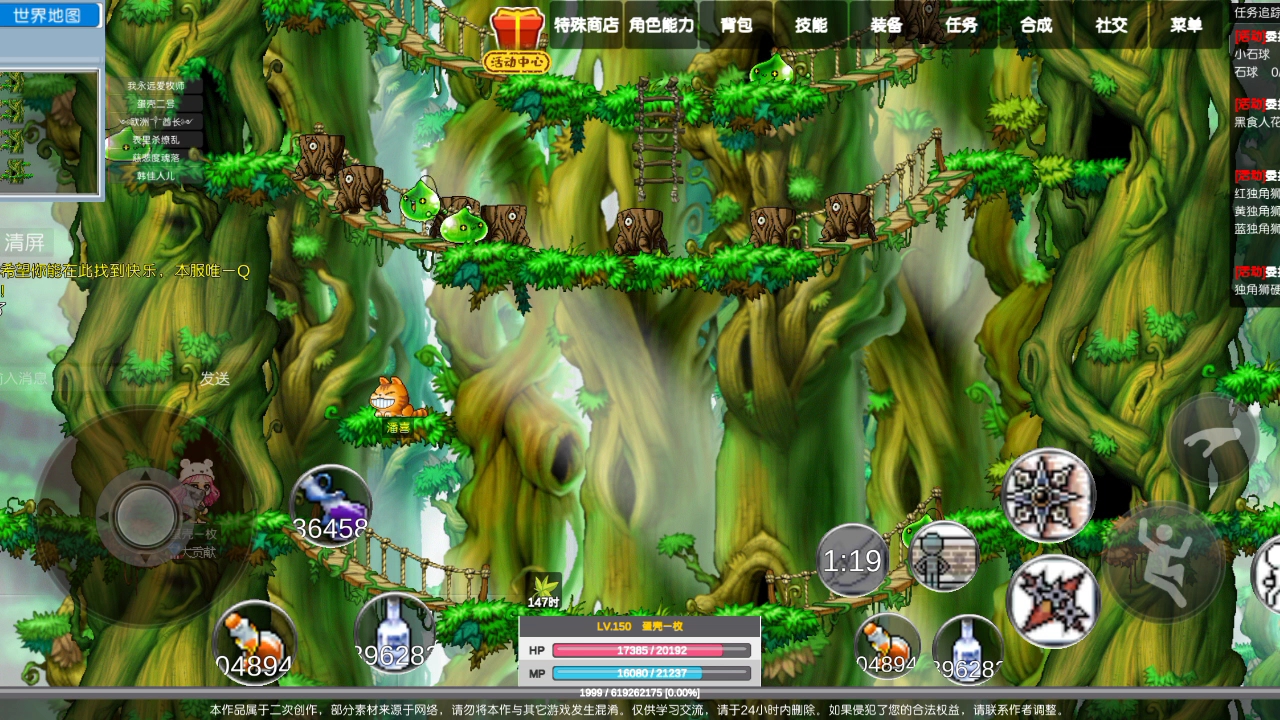Click the 世界地图 world map button
This screenshot has width=1280, height=720.
click(48, 15)
